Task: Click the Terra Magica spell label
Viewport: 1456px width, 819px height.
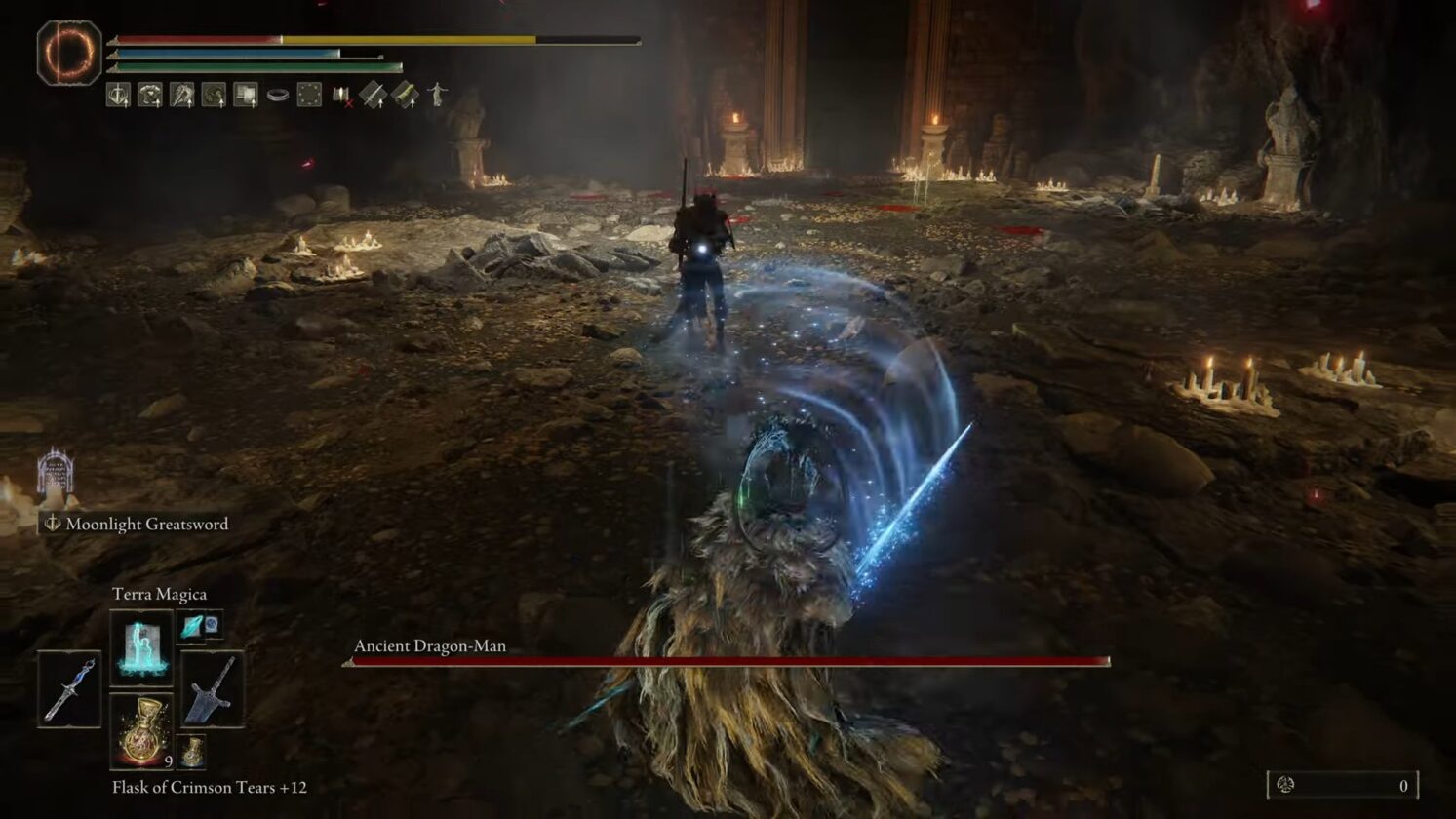Action: (159, 593)
